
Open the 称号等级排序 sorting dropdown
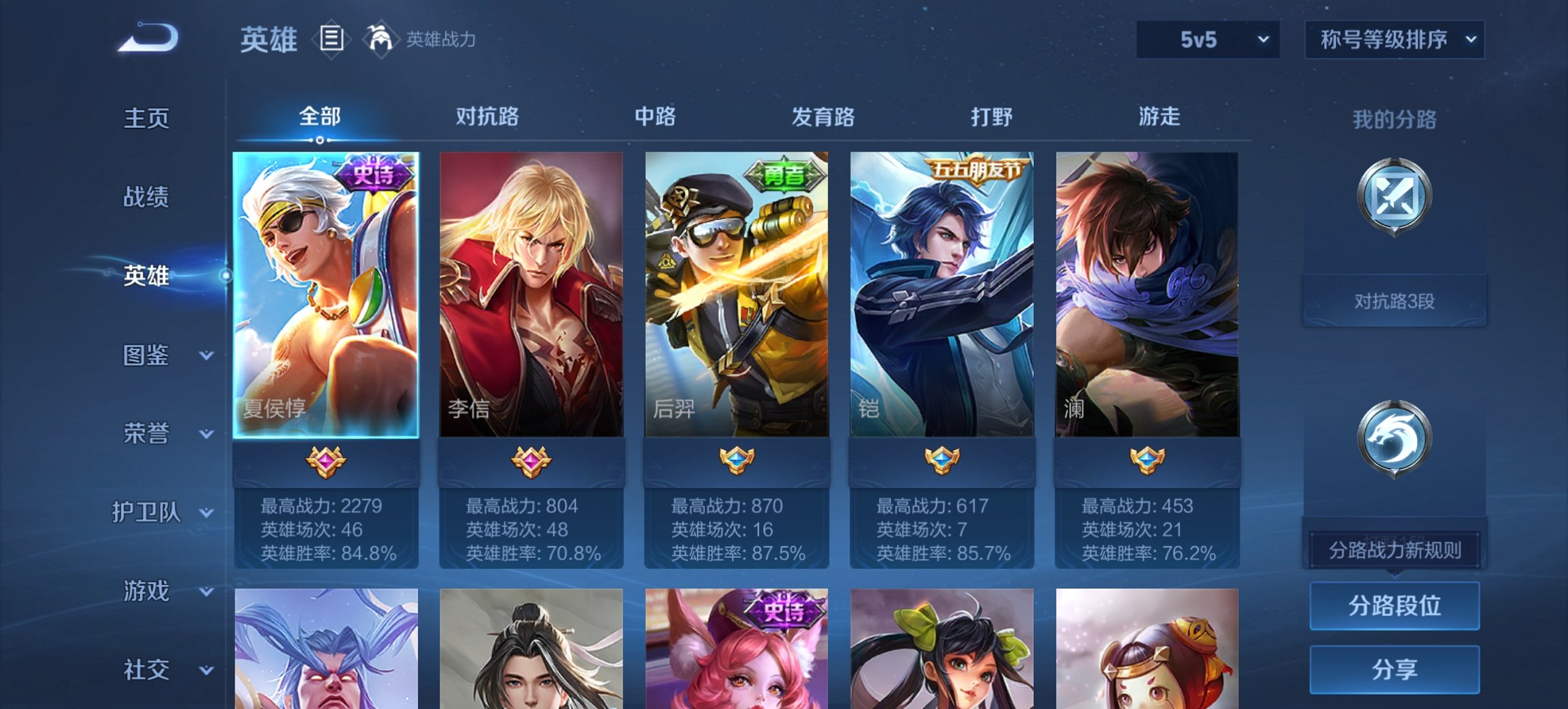1394,40
